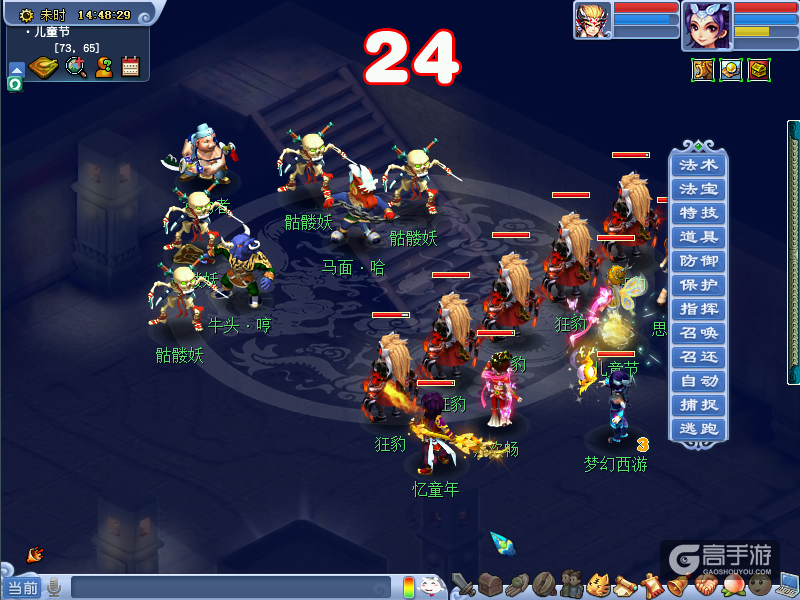Click the purple-haired character portrait
The image size is (800, 600).
tap(706, 25)
